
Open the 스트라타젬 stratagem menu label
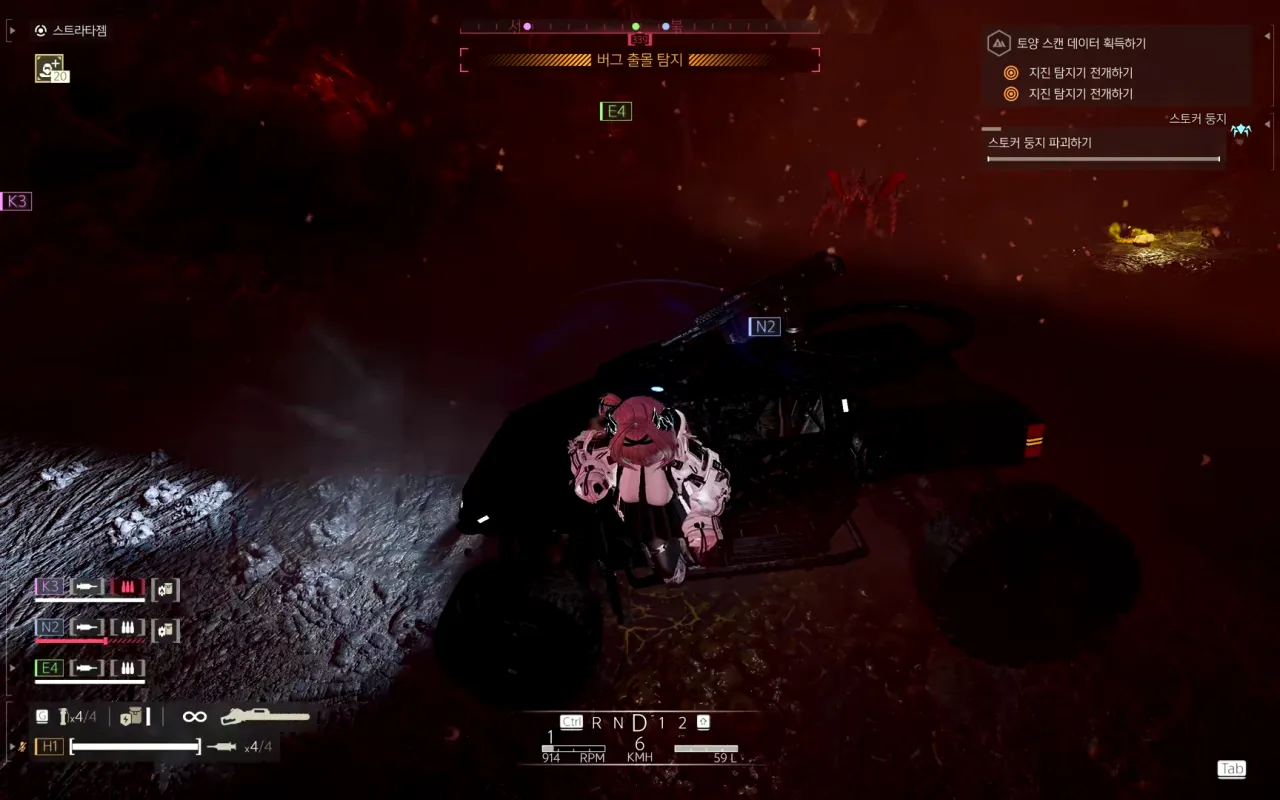pos(79,31)
